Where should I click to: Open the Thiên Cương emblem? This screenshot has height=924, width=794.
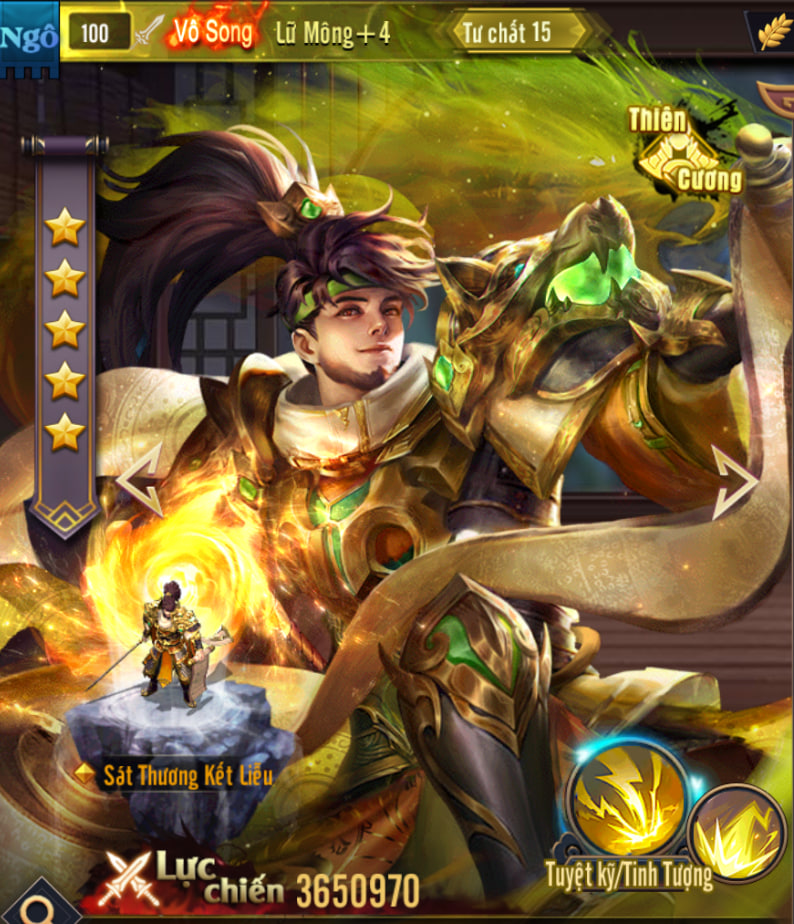(x=686, y=151)
